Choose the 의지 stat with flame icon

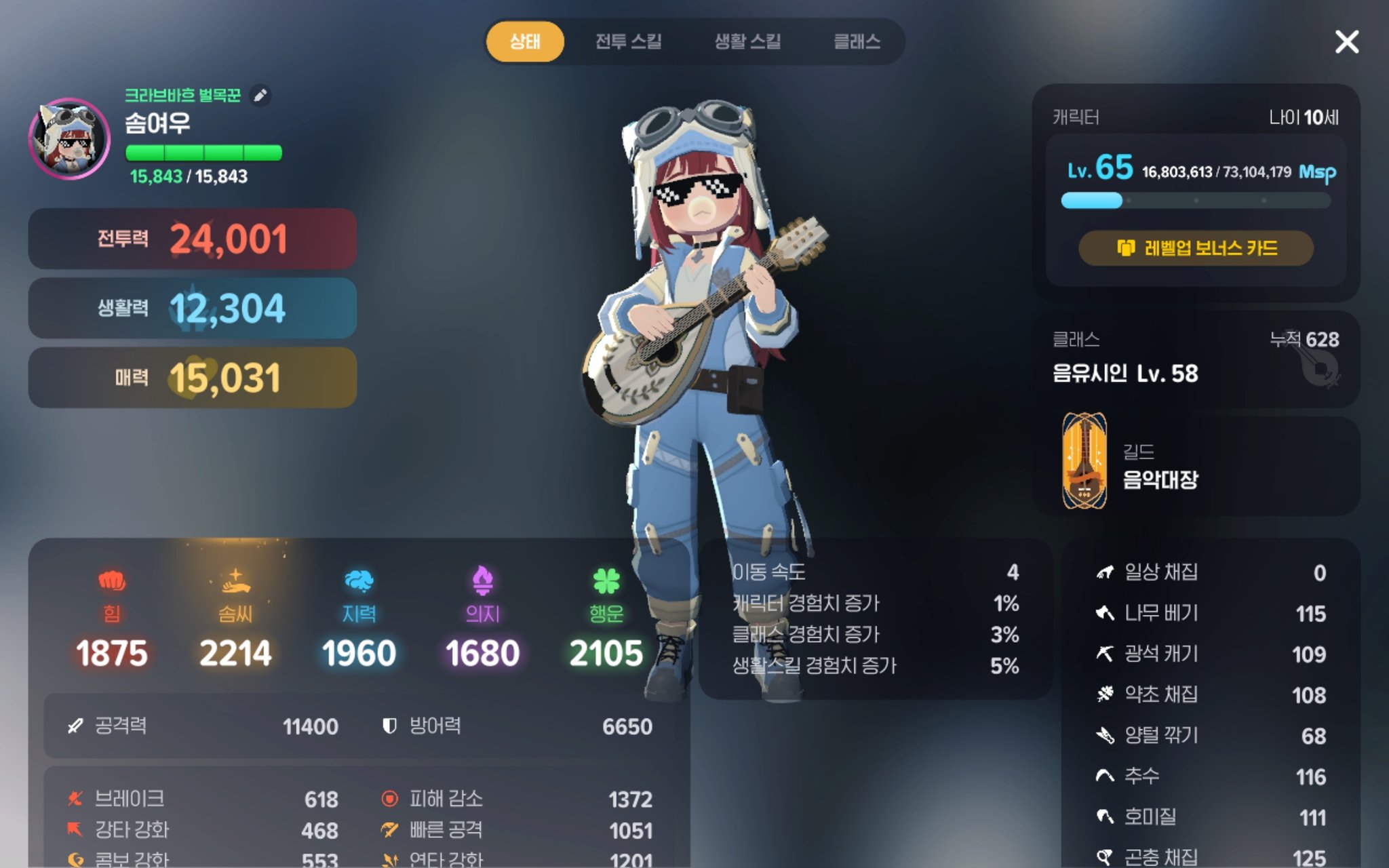pyautogui.click(x=482, y=617)
